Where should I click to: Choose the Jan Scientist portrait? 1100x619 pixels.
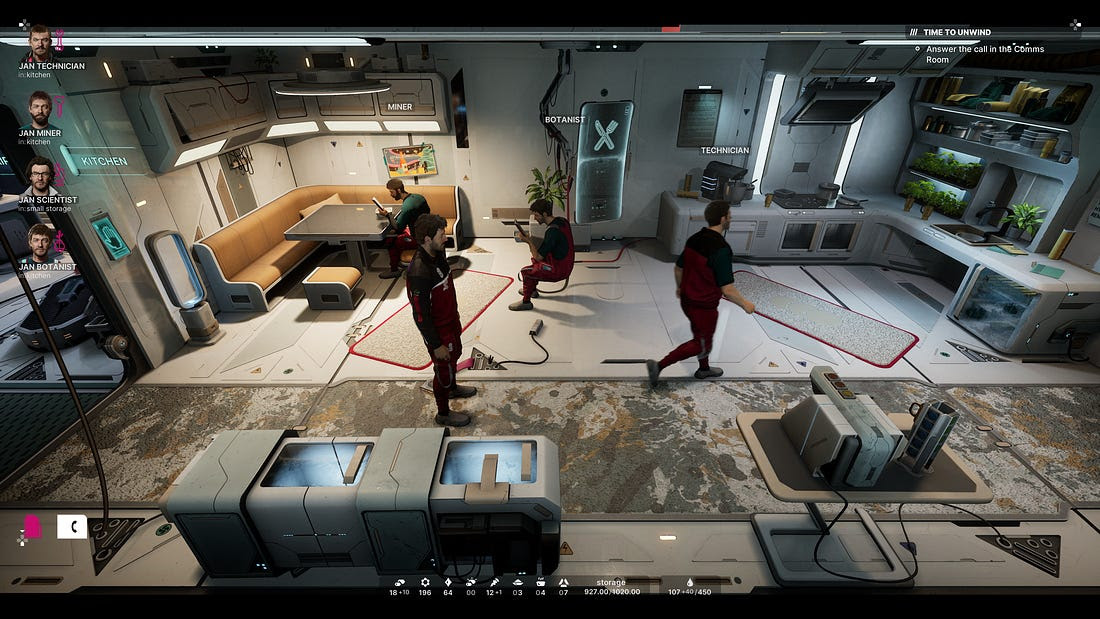coord(40,176)
